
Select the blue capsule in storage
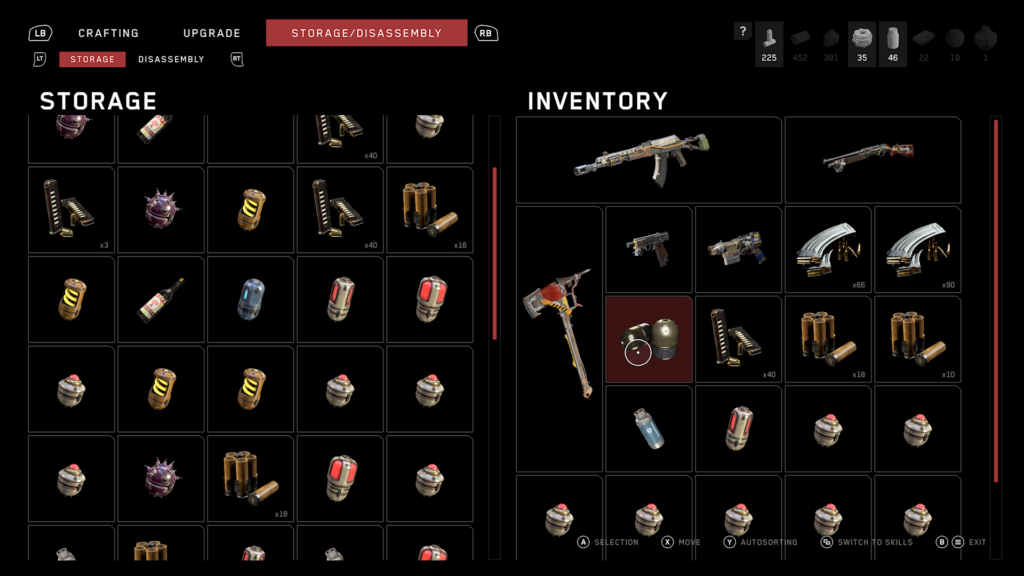[250, 300]
